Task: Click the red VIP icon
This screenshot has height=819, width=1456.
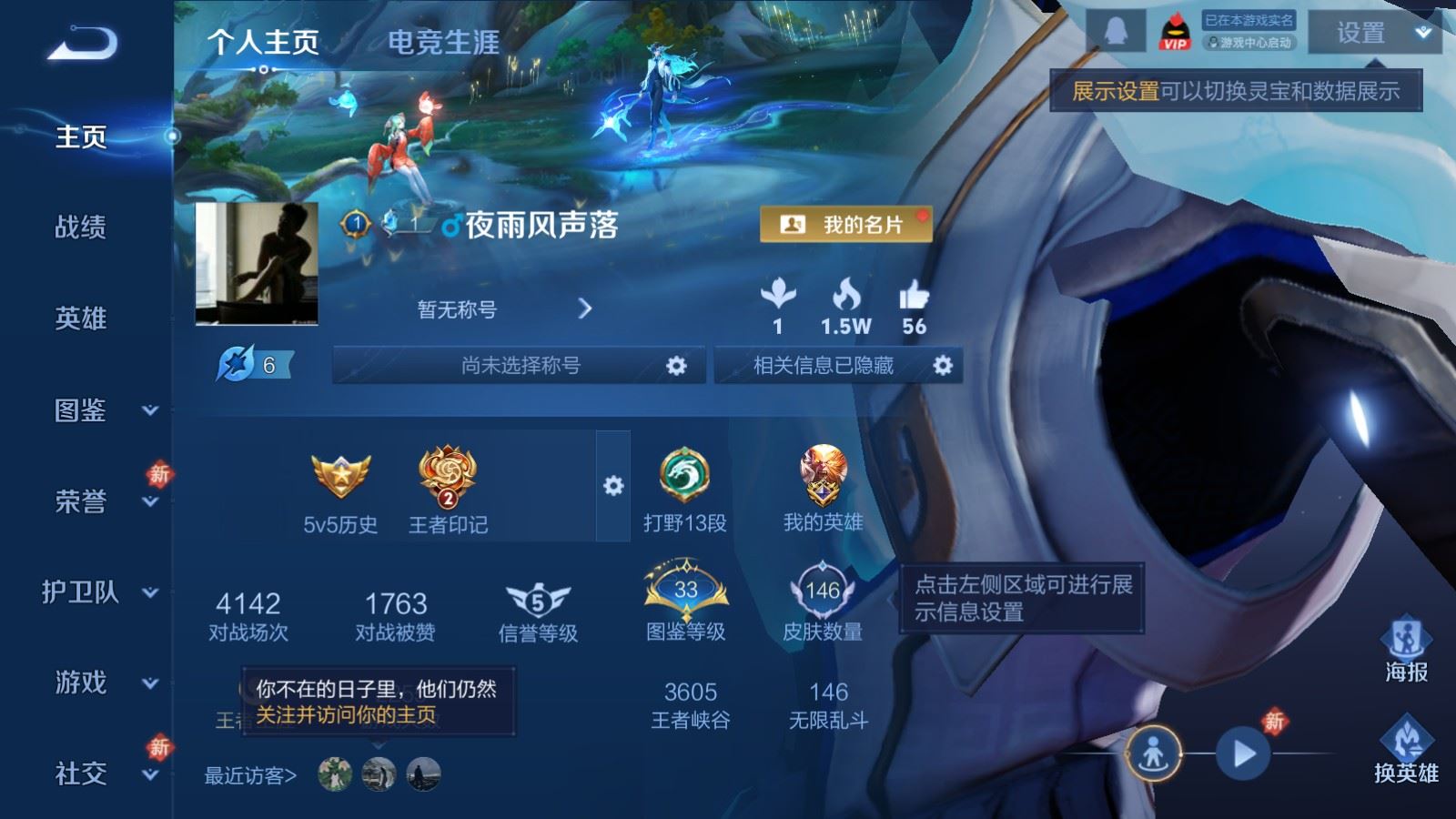Action: [1174, 29]
